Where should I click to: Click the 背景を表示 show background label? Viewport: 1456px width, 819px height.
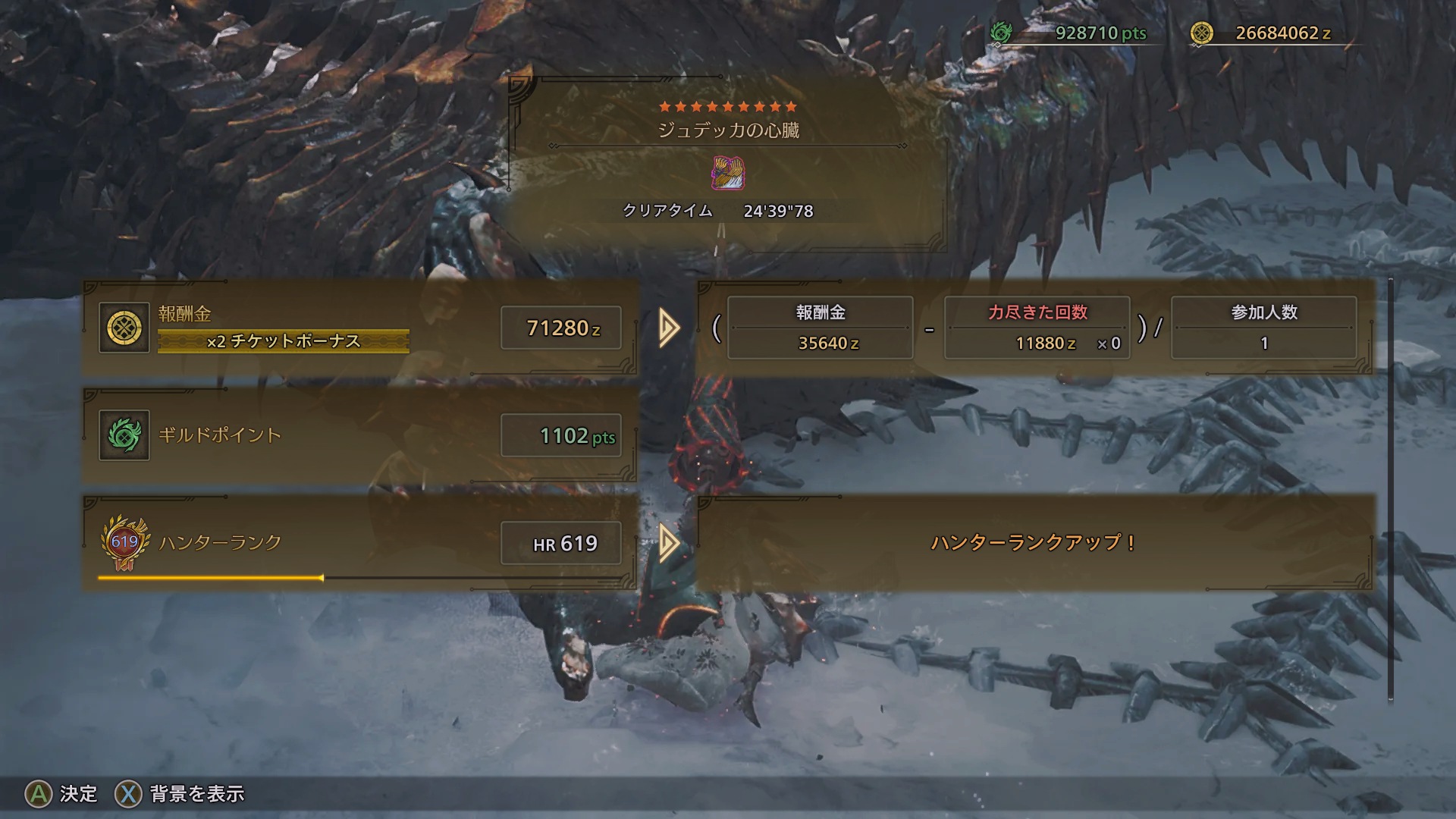[x=197, y=794]
